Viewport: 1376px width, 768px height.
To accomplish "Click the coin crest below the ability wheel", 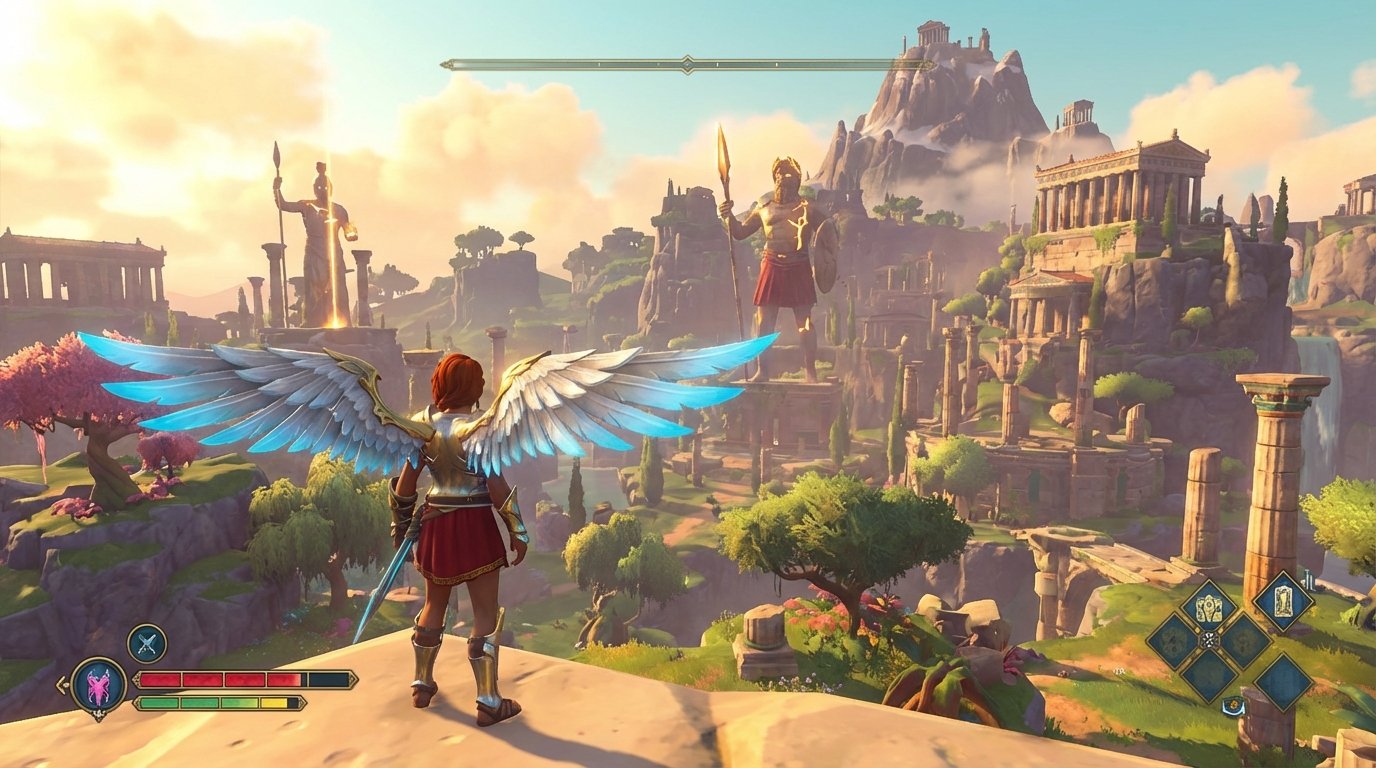I will point(1233,703).
